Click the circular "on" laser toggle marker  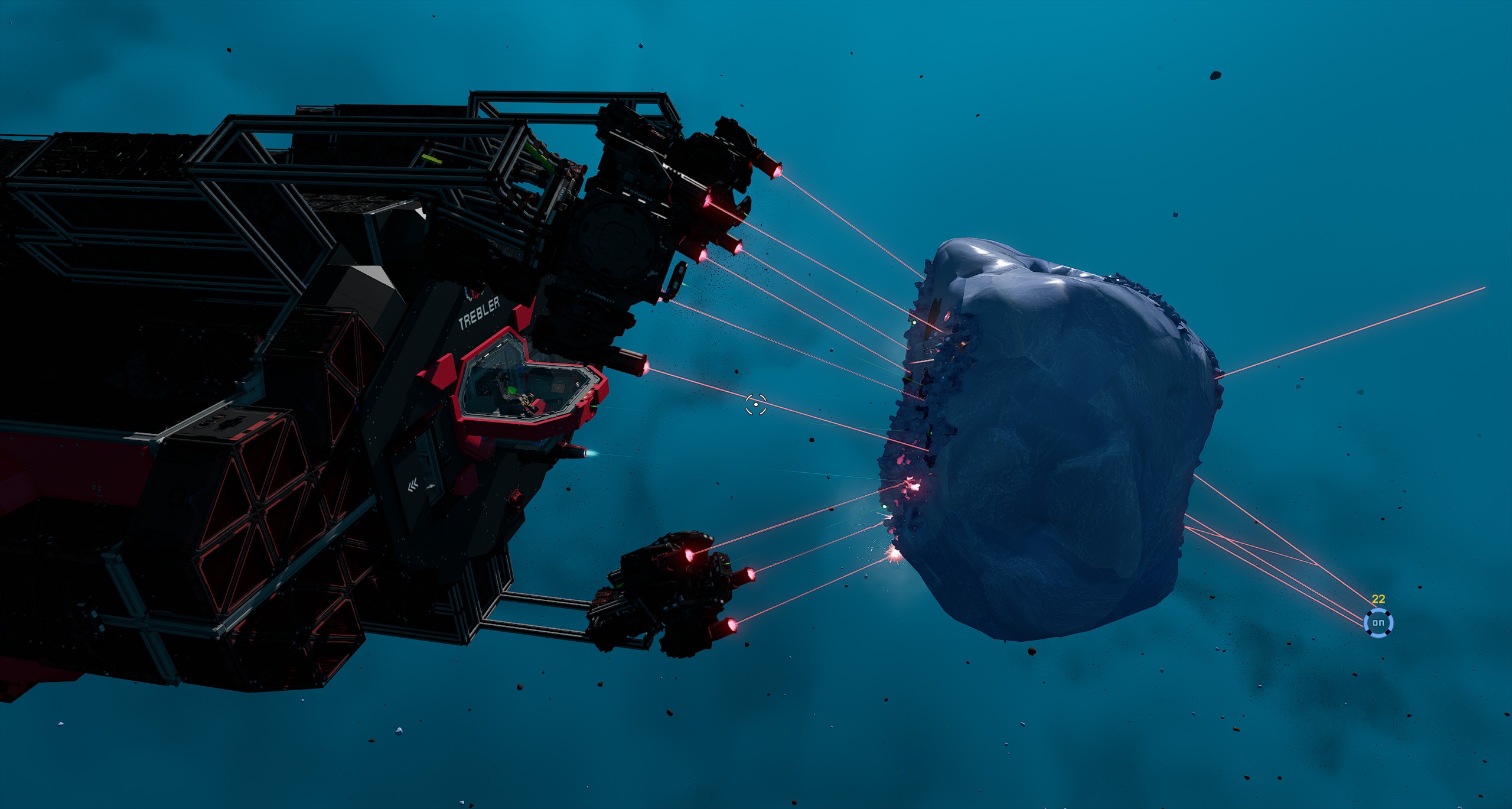[x=1378, y=622]
